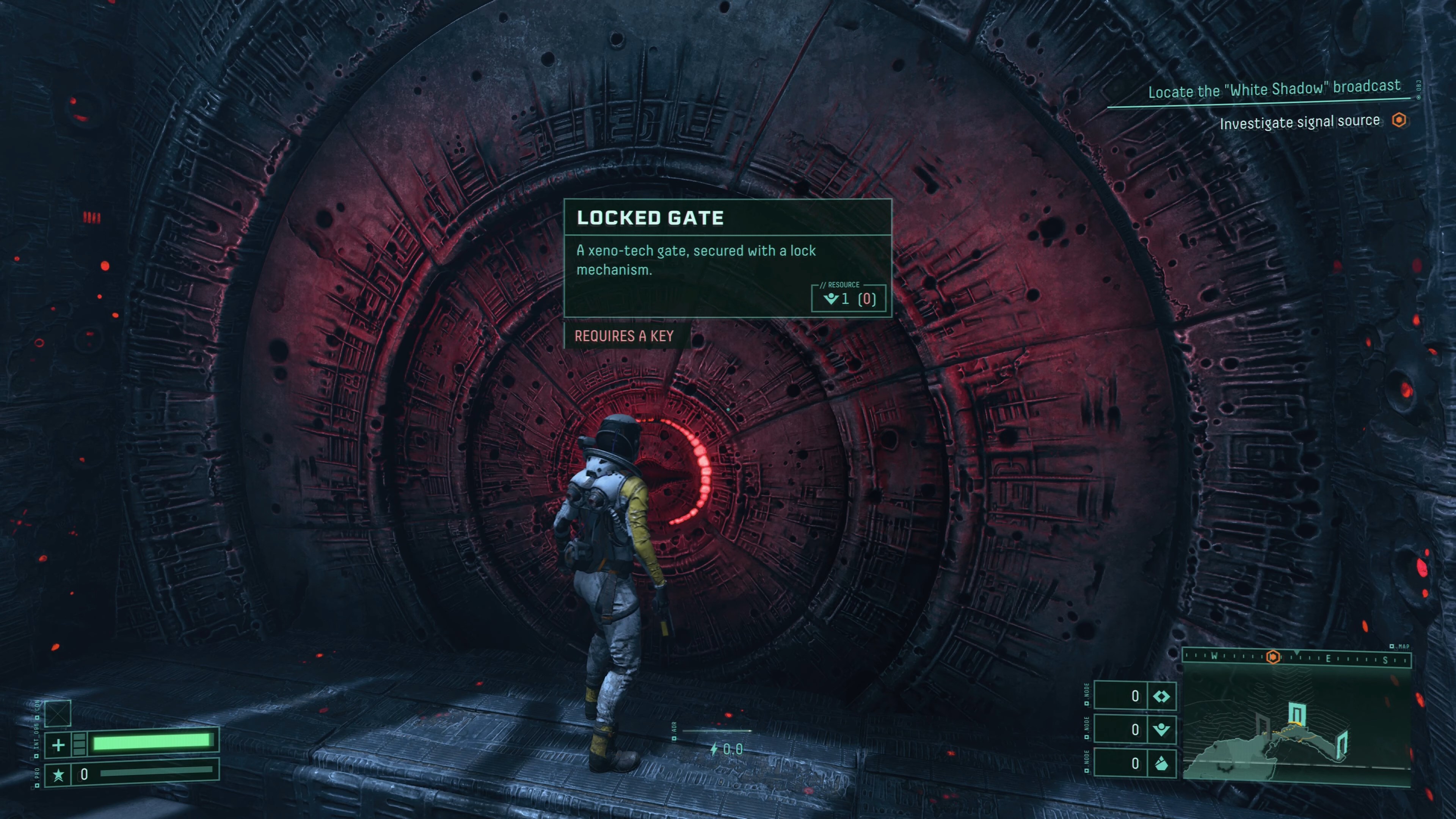Click the diamond-shaped resource icon
This screenshot has height=819, width=1456.
tap(1161, 697)
